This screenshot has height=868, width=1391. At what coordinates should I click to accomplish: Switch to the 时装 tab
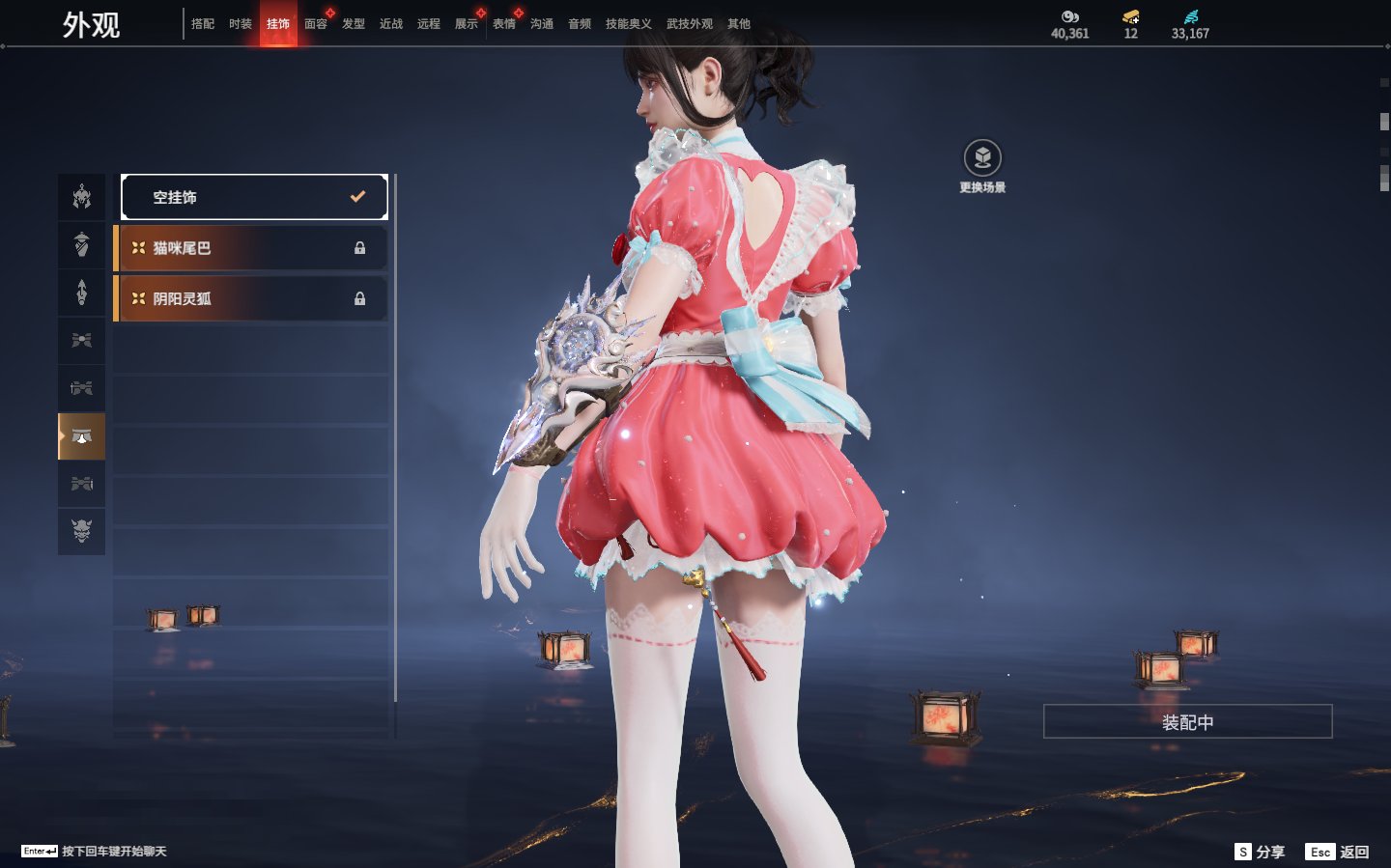coord(241,24)
